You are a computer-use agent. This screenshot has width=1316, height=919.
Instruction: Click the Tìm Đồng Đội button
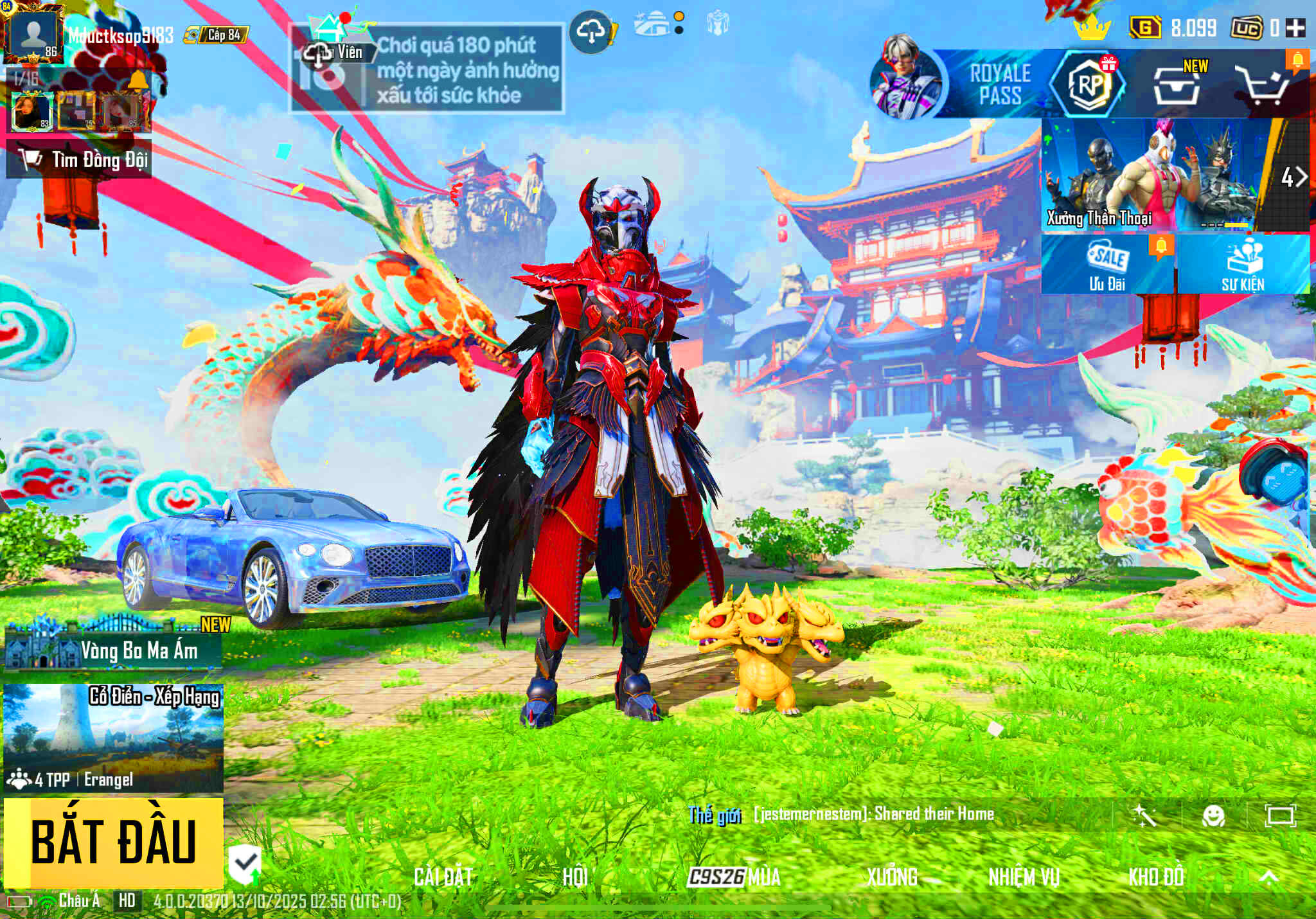(x=79, y=159)
